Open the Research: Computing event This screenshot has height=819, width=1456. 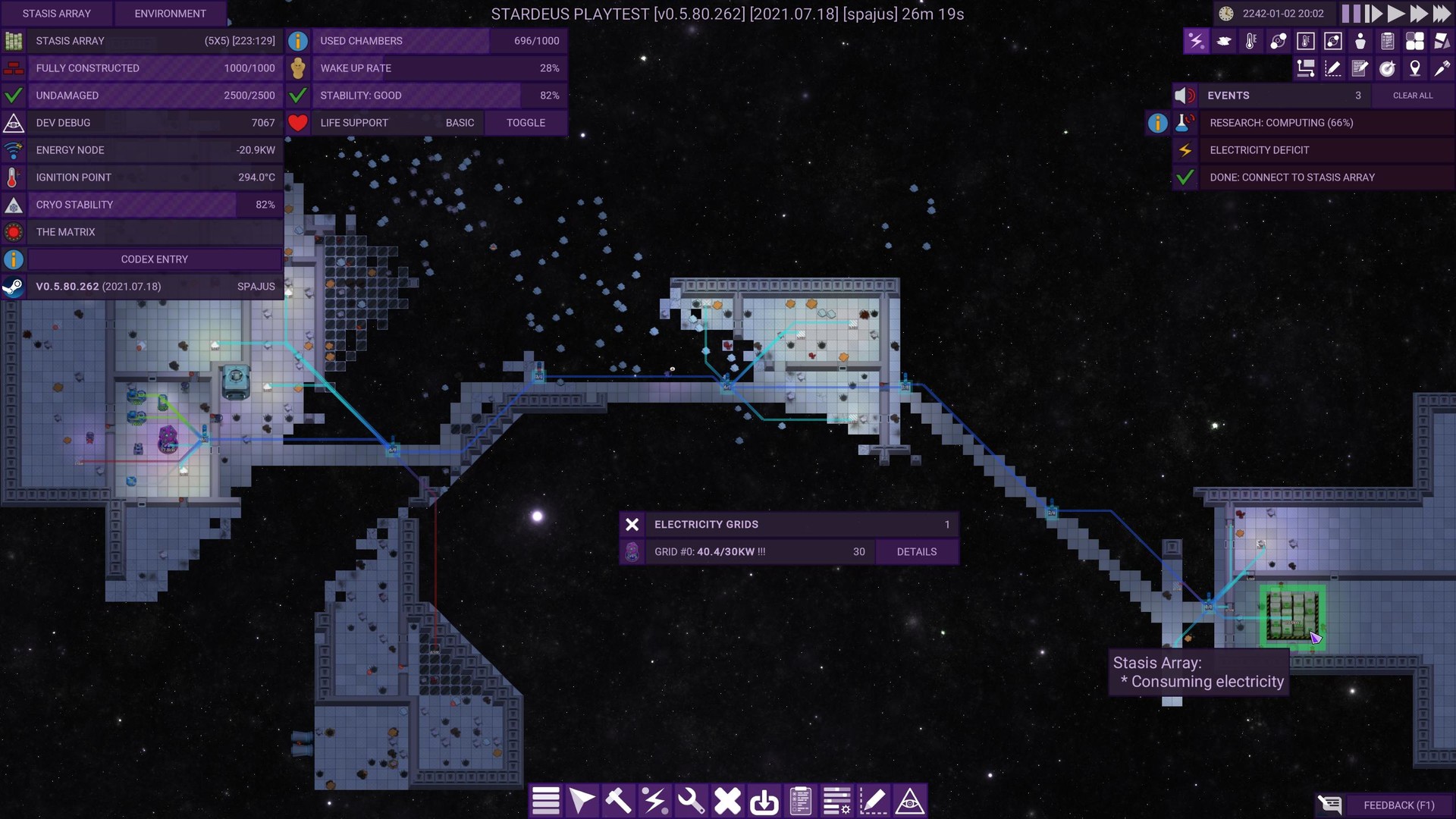[1281, 123]
